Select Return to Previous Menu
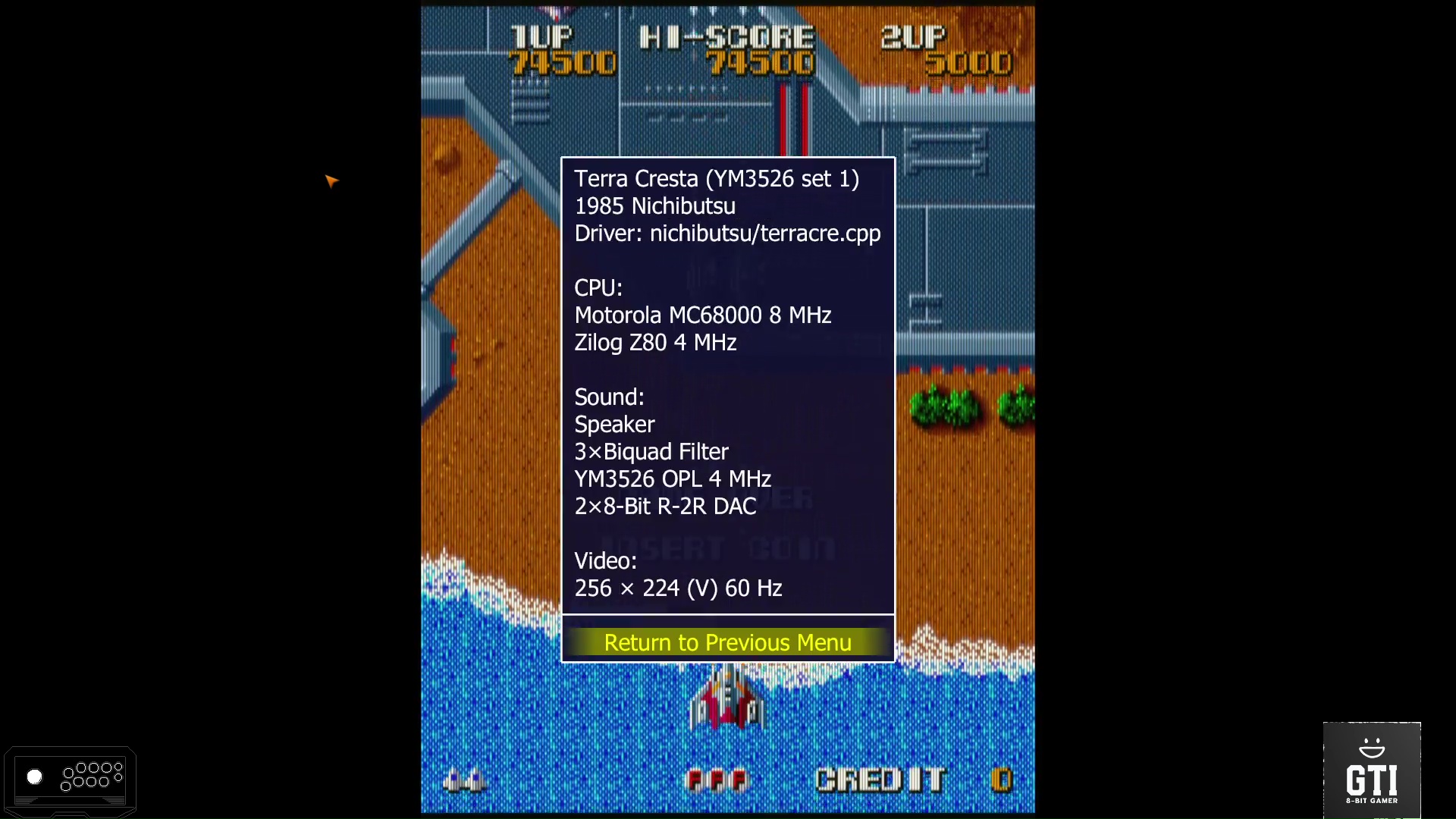The width and height of the screenshot is (1456, 819). pyautogui.click(x=727, y=642)
